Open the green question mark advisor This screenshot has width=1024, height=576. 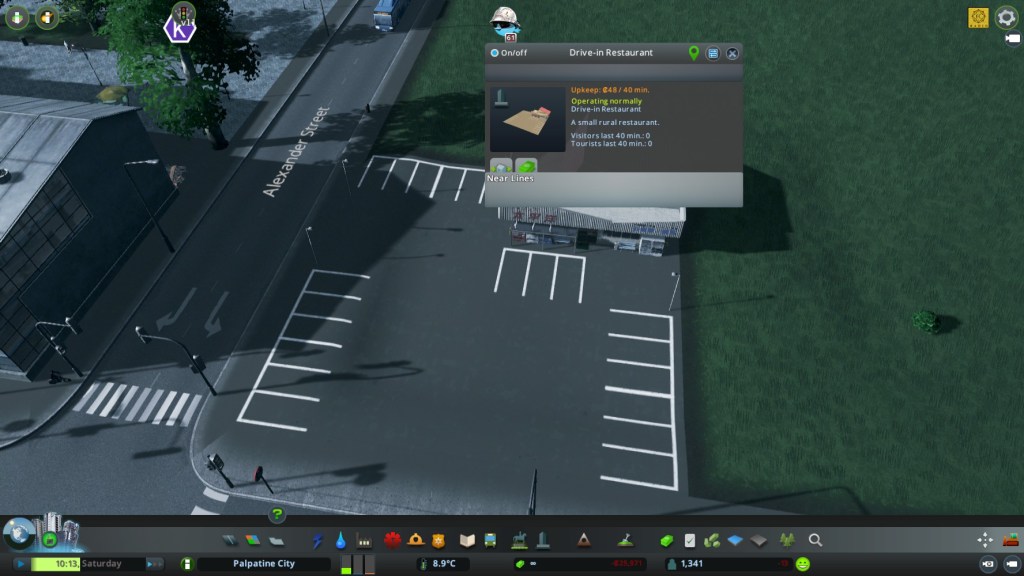click(x=277, y=515)
